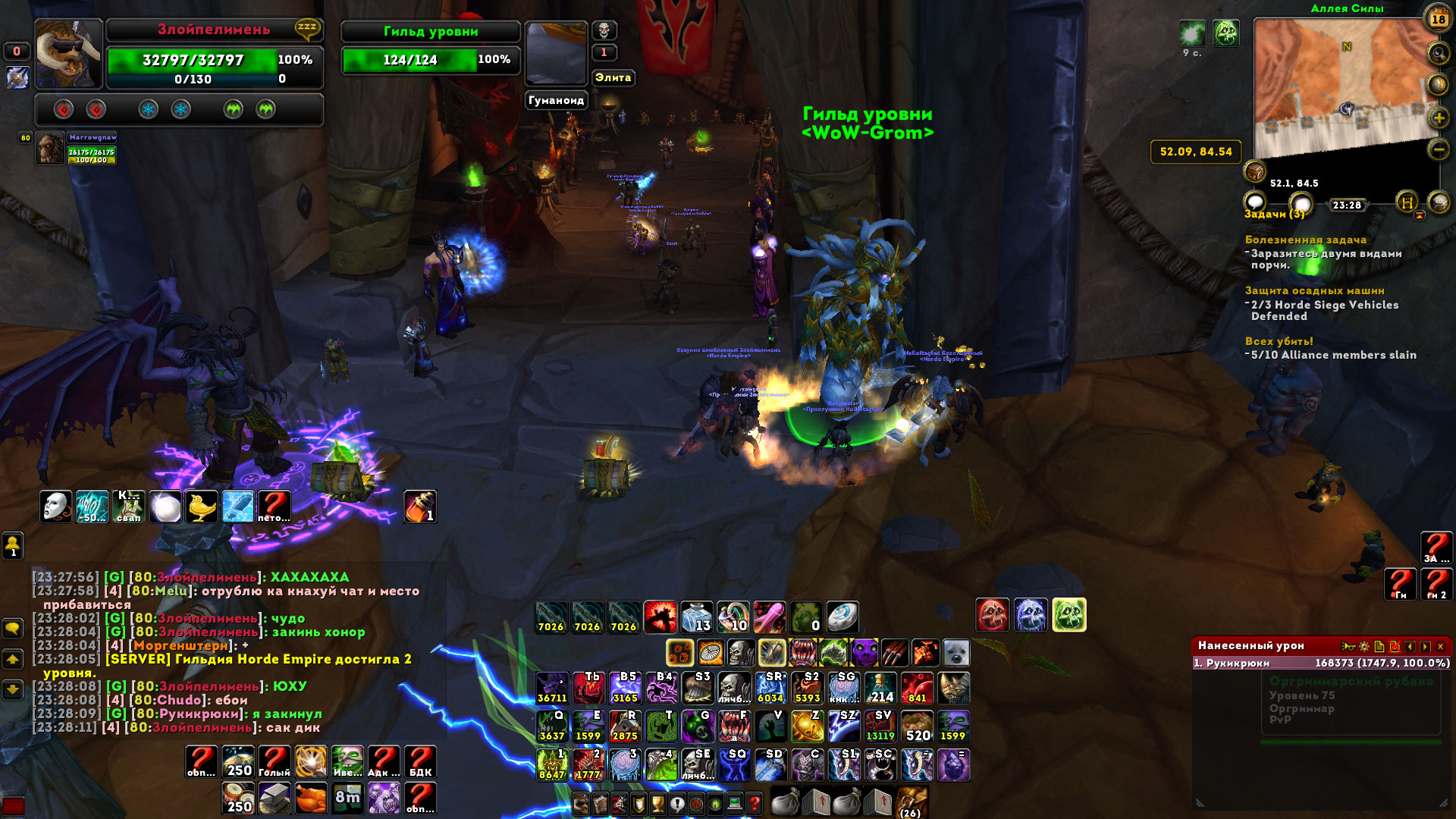Click the red question mark help icon

click(x=754, y=804)
